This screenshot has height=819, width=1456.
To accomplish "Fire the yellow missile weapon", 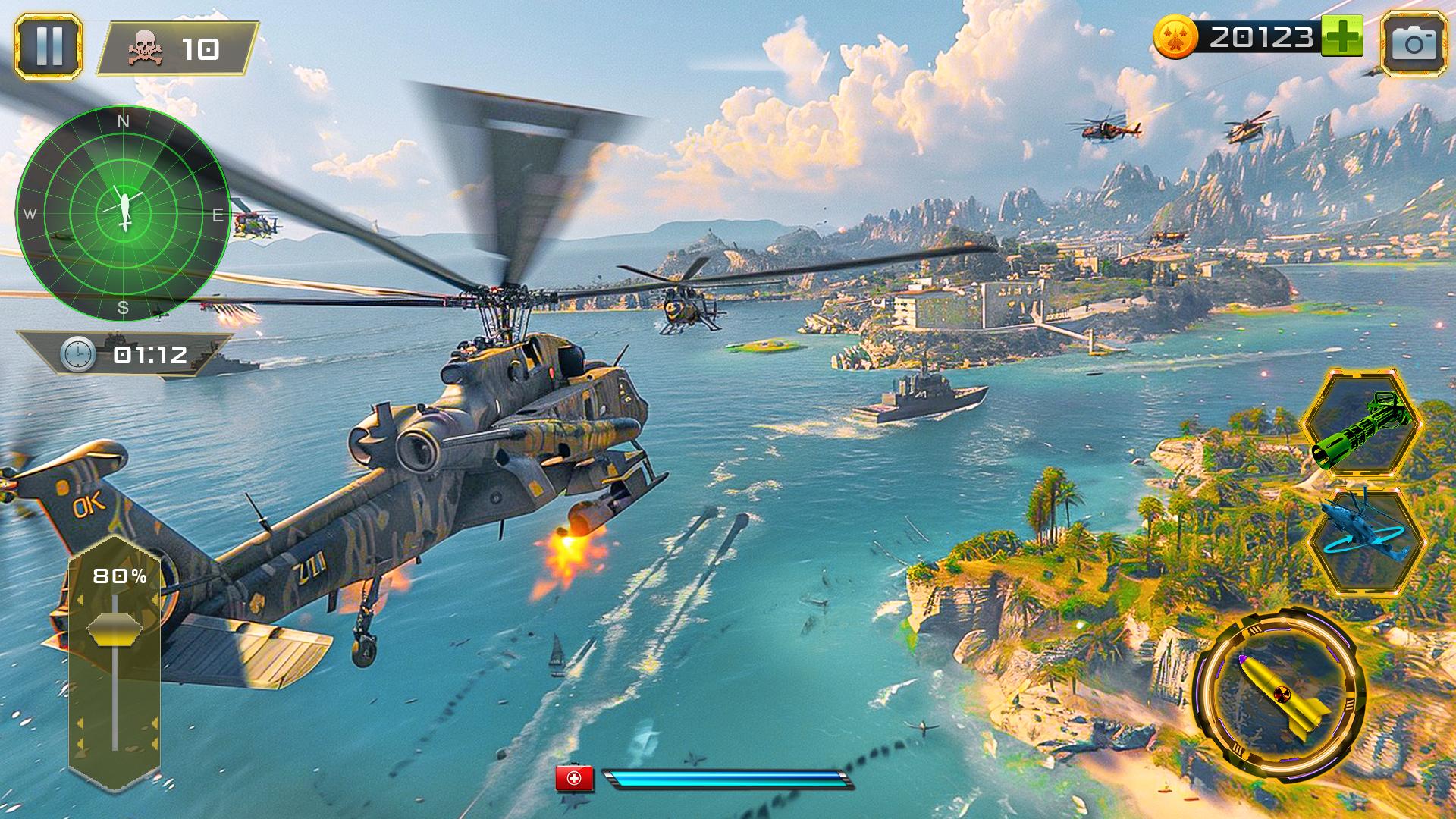I will pyautogui.click(x=1280, y=693).
